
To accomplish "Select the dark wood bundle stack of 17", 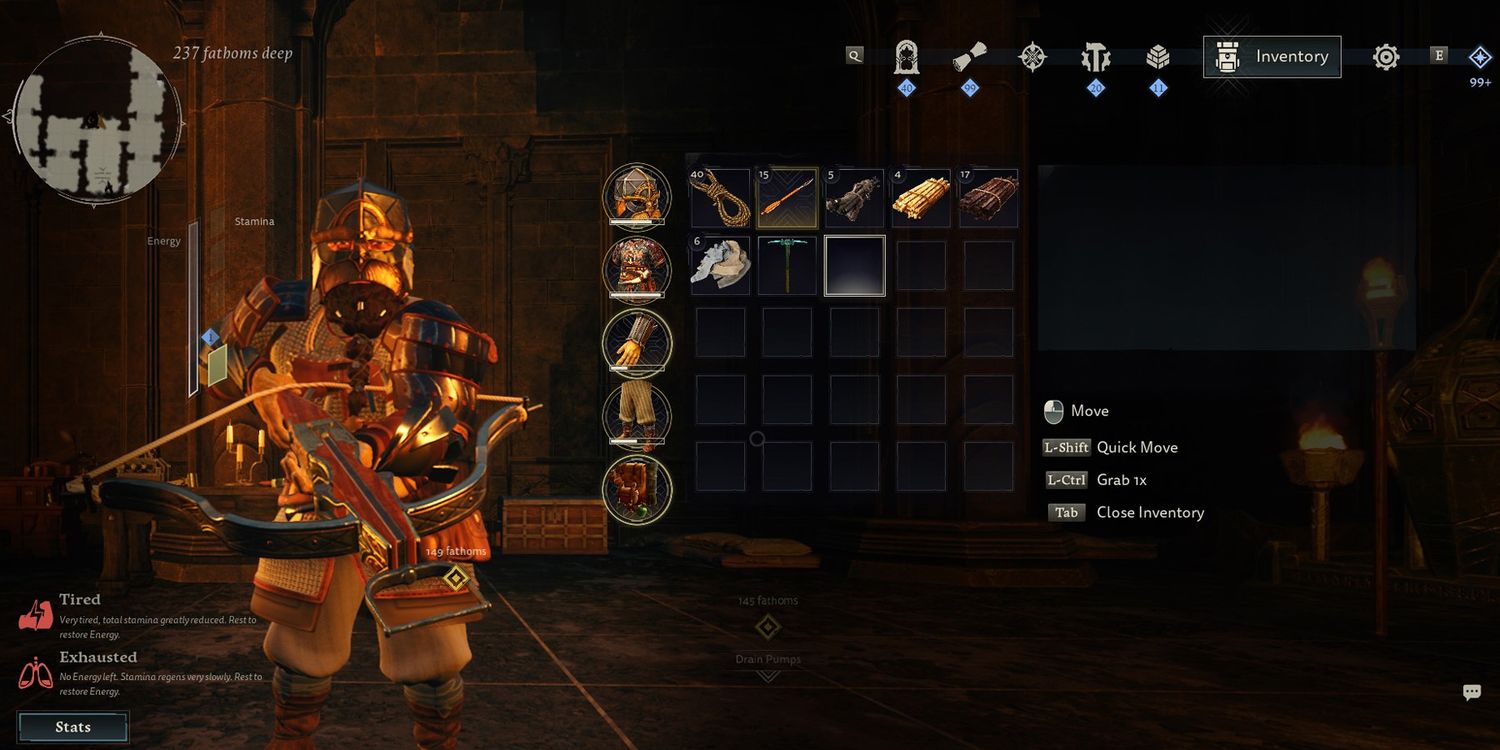I will tap(988, 198).
